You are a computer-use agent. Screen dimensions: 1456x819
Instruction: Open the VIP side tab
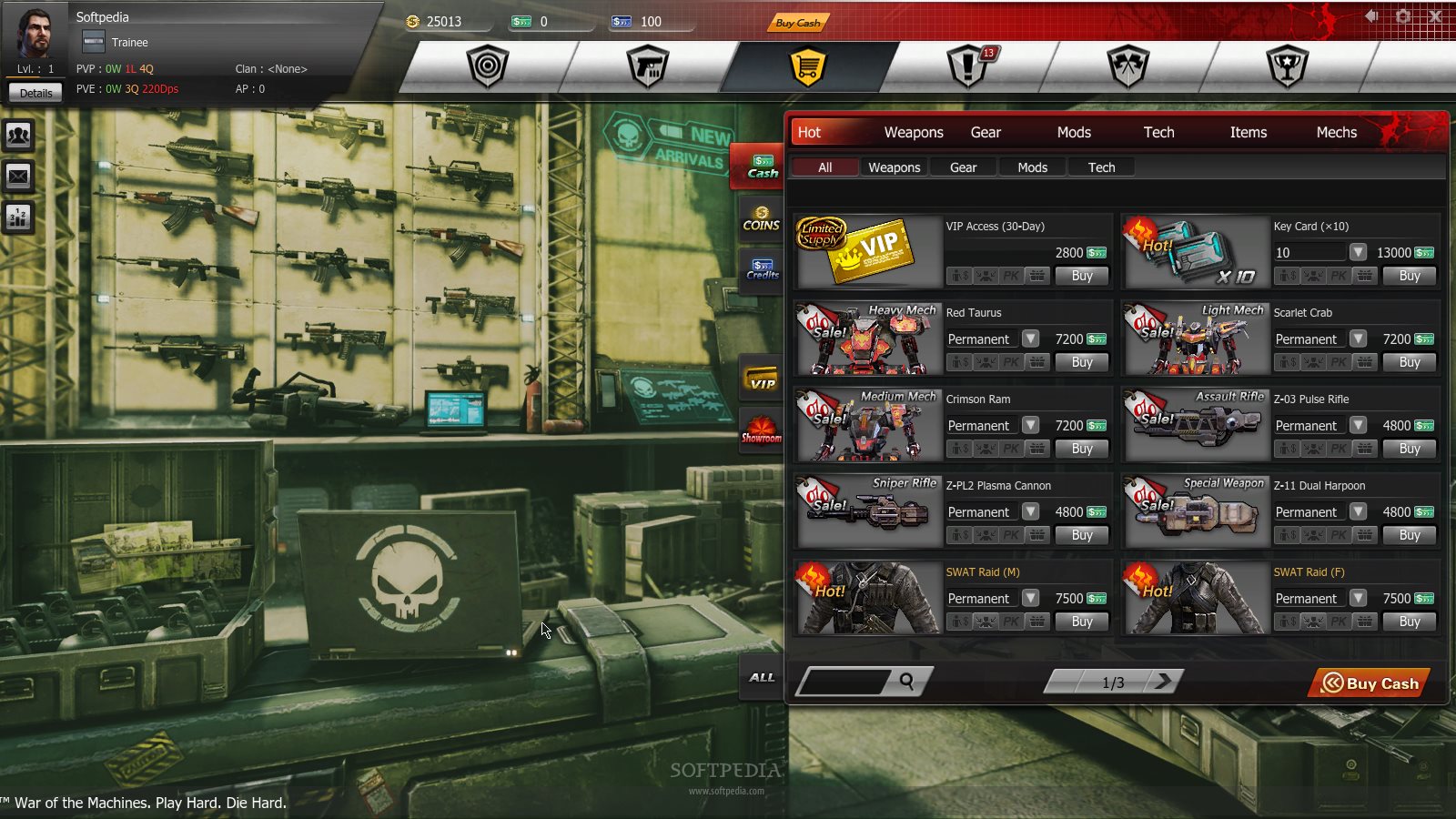(762, 379)
